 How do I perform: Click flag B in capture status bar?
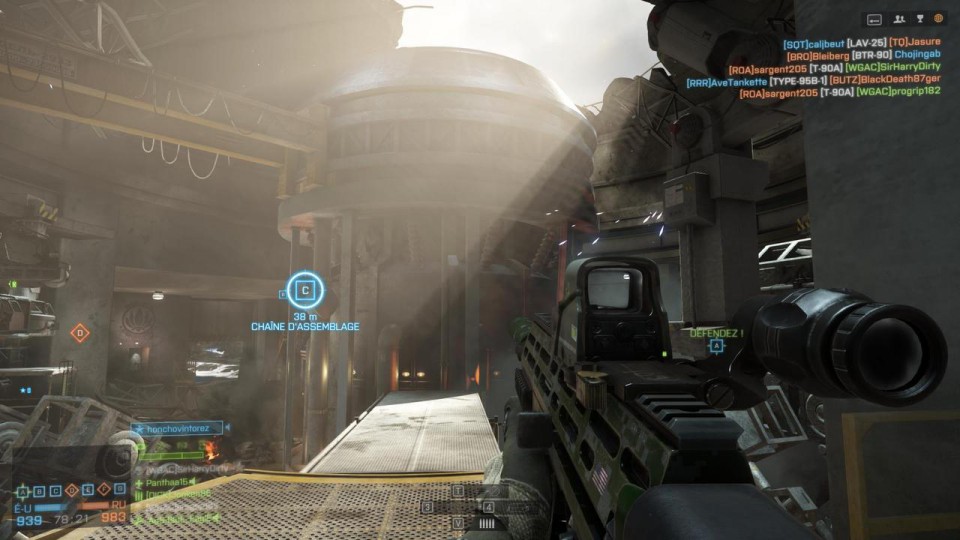coord(38,491)
